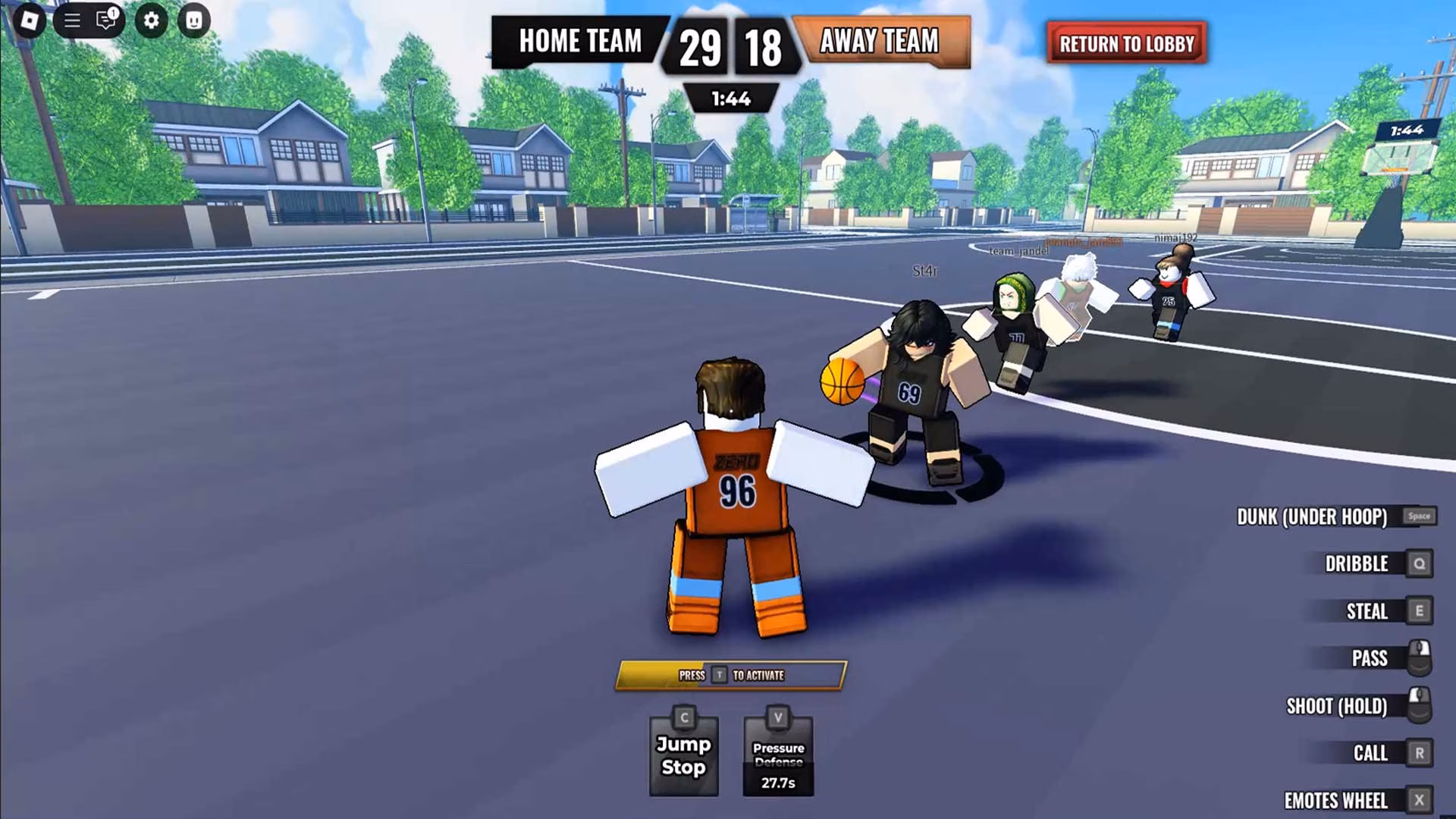The height and width of the screenshot is (819, 1456).
Task: Open the Roblox main menu hamburger icon
Action: [x=73, y=21]
